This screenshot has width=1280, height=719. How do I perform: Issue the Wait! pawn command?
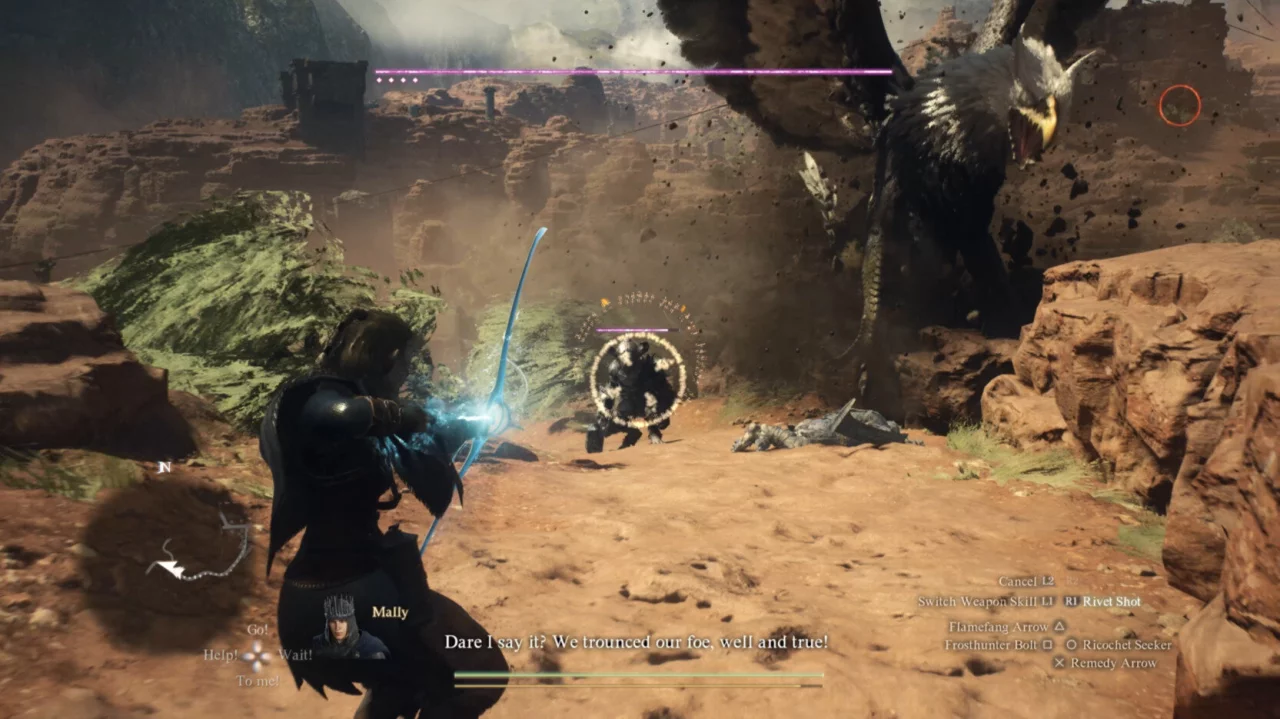tap(295, 655)
